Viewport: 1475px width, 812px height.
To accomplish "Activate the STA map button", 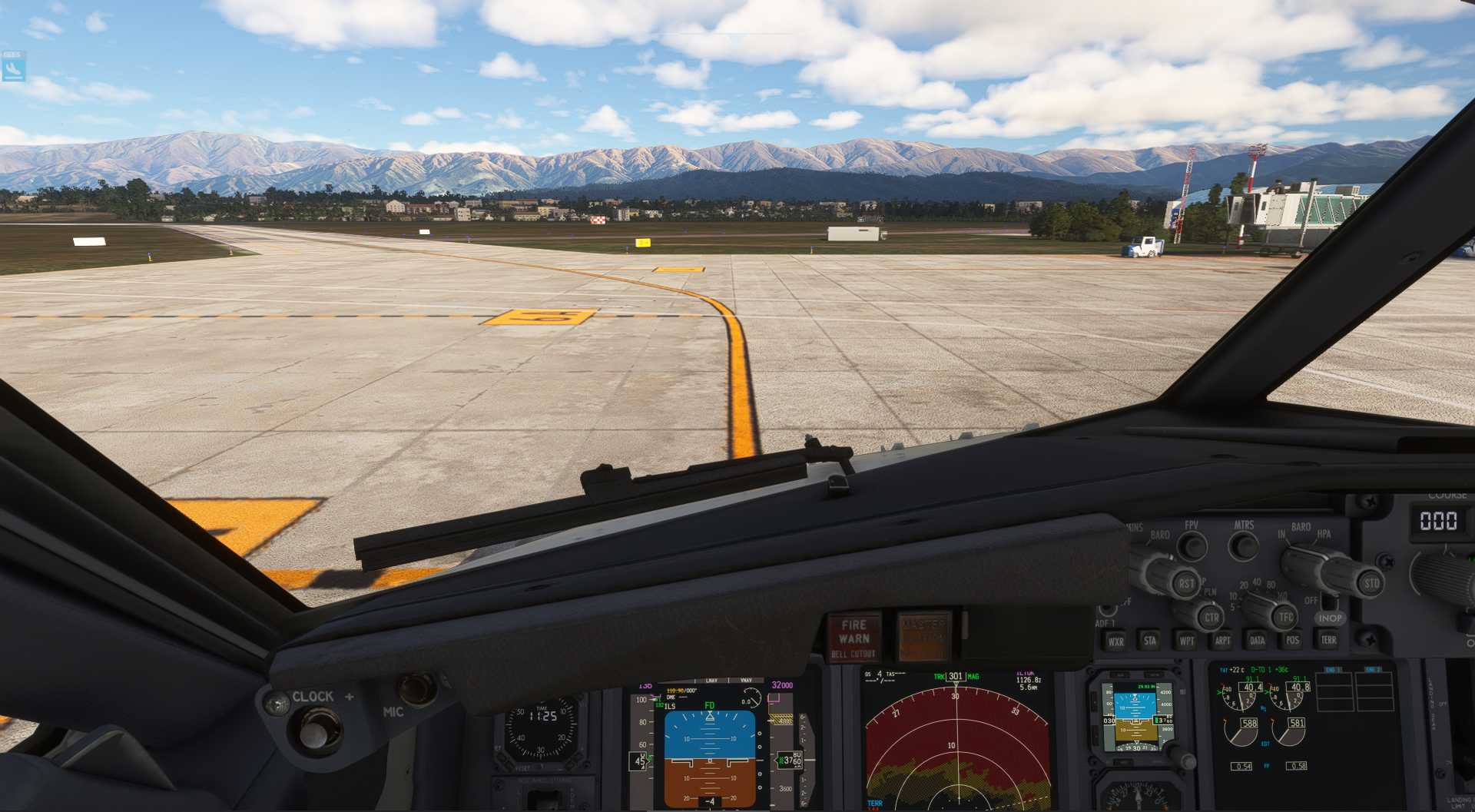I will (1150, 641).
